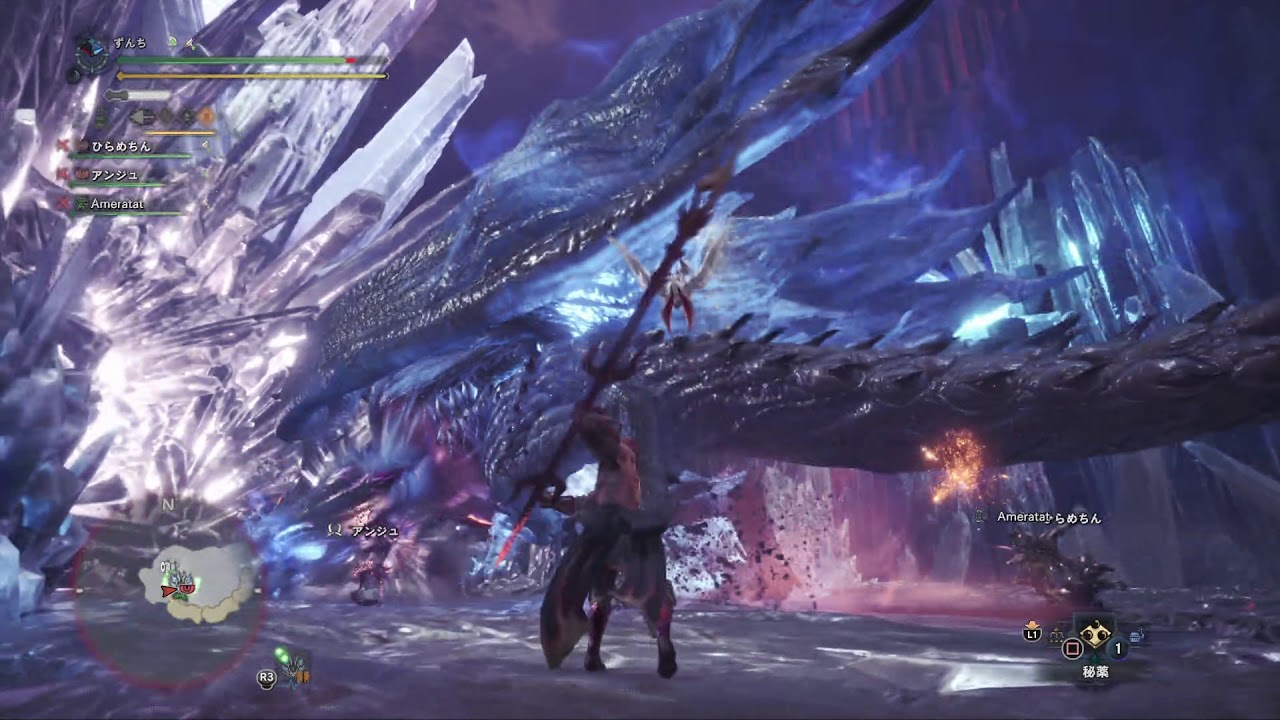This screenshot has height=720, width=1280.
Task: Click the orange insect glaive extract icon
Action: click(206, 116)
